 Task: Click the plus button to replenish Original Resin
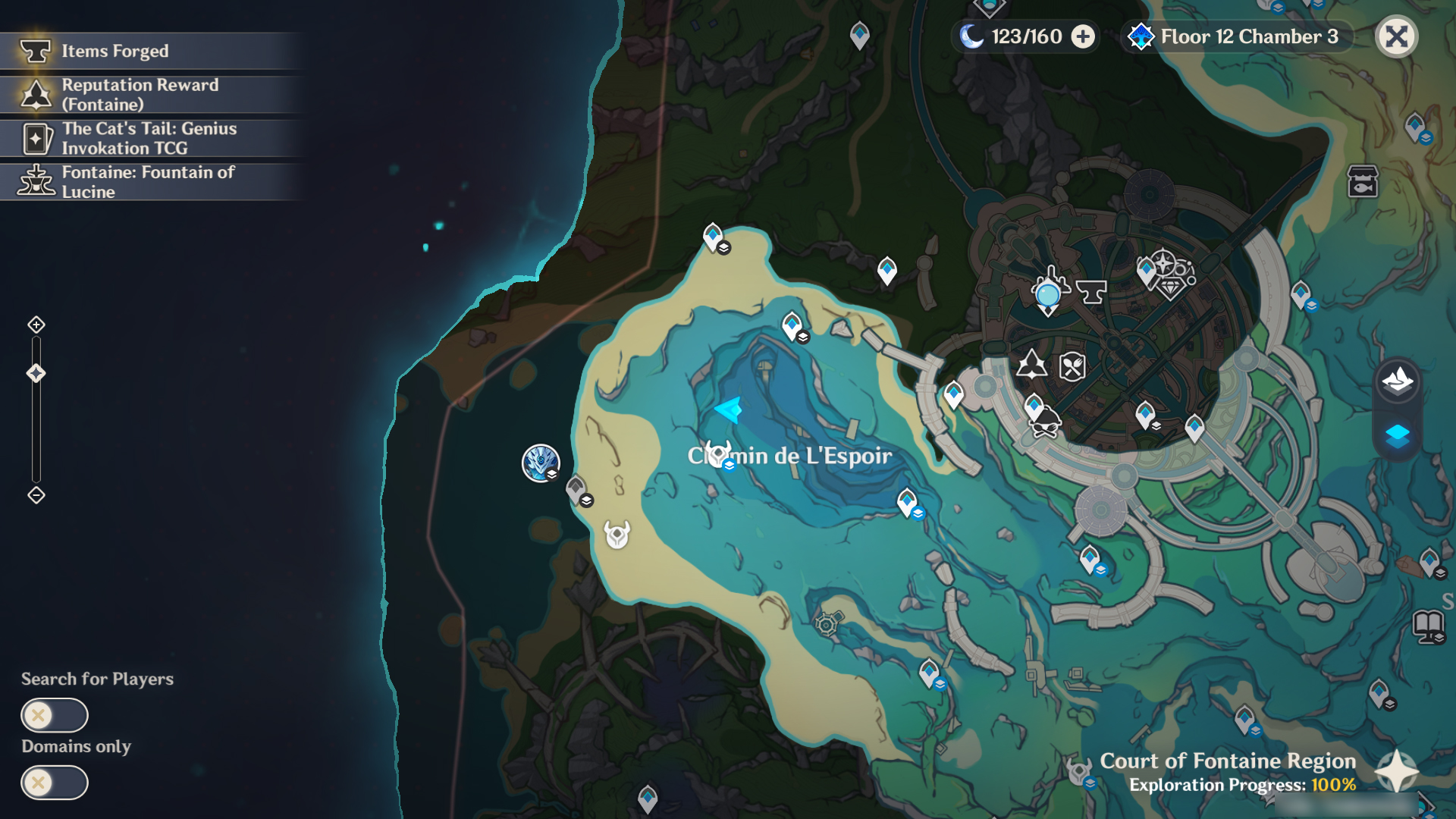[1083, 36]
